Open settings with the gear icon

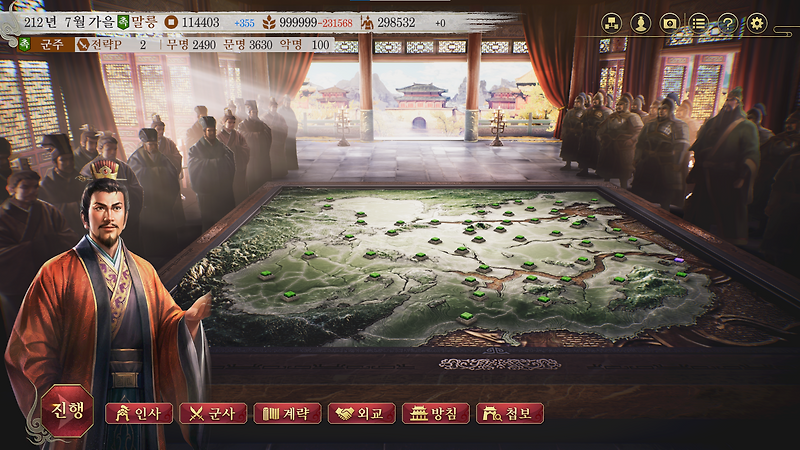tap(757, 22)
